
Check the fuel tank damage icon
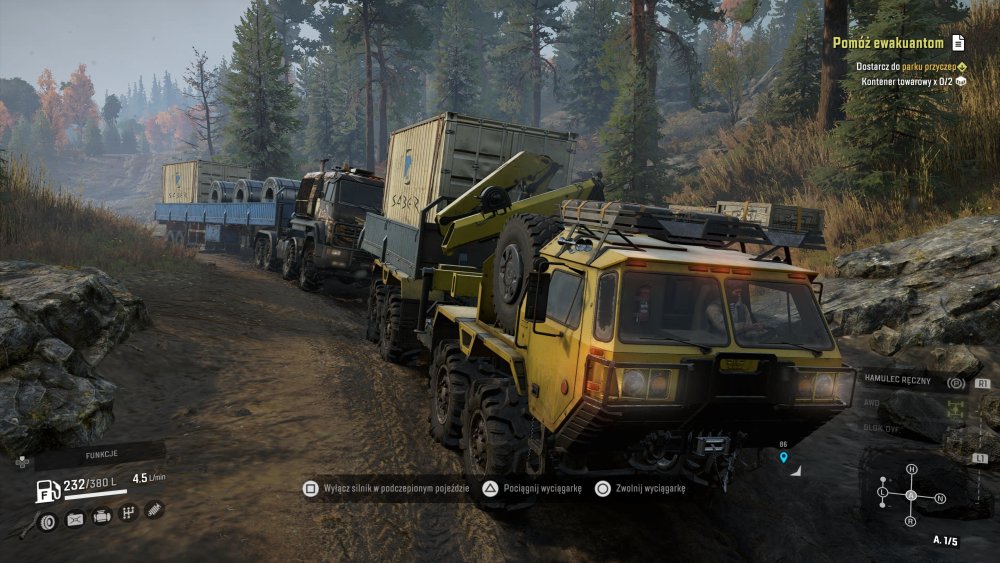point(75,518)
